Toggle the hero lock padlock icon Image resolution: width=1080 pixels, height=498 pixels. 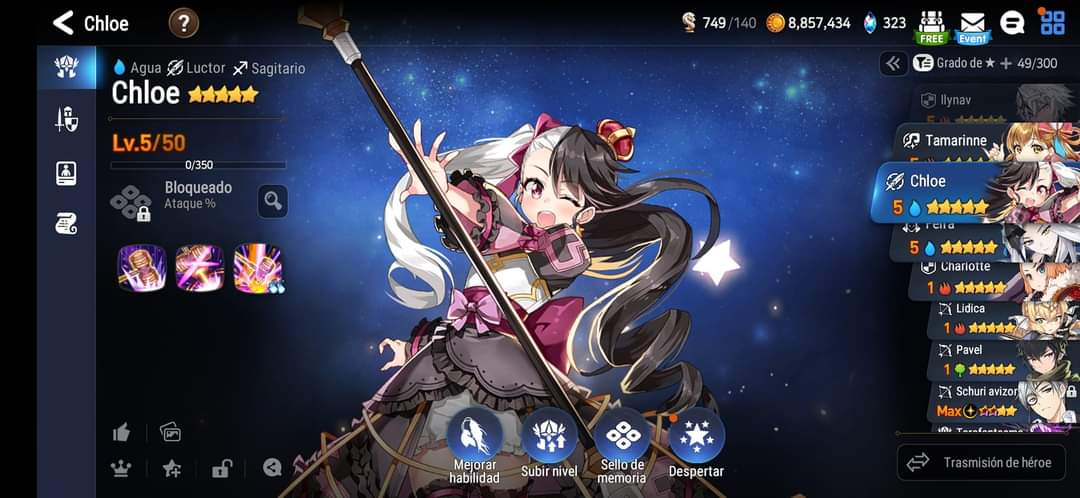(221, 467)
